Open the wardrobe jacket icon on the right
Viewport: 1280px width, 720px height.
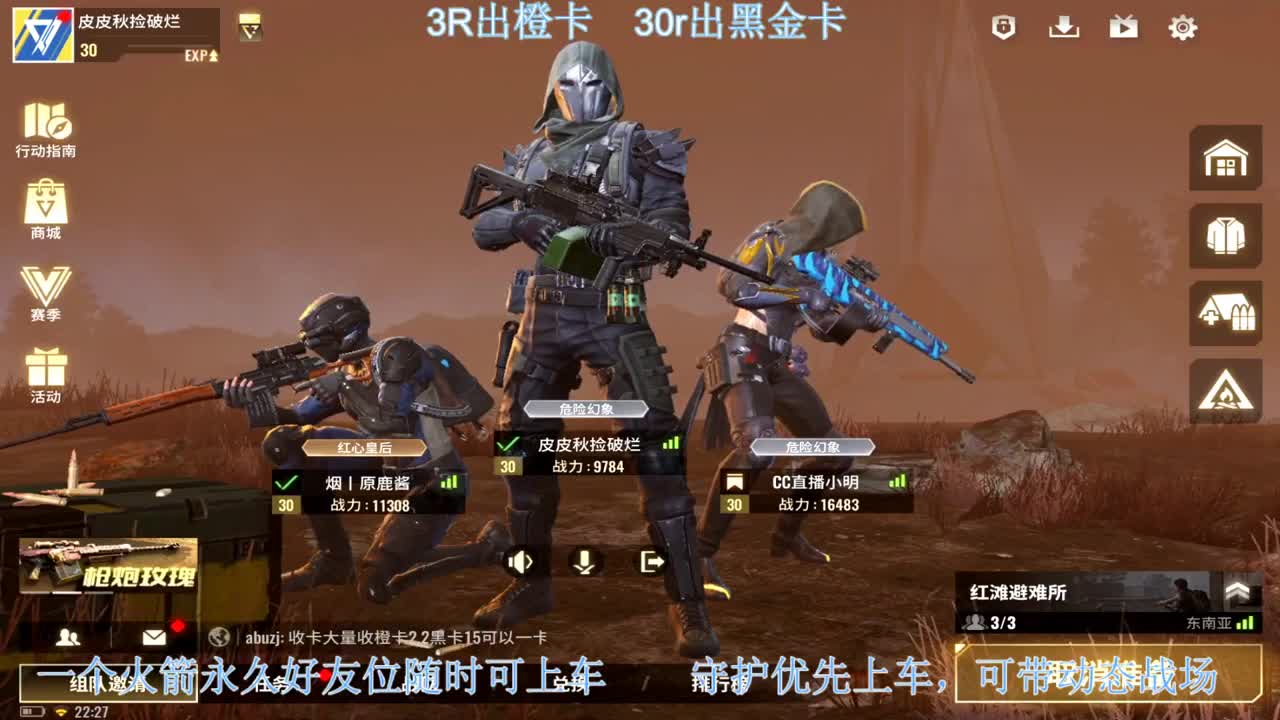coord(1224,238)
